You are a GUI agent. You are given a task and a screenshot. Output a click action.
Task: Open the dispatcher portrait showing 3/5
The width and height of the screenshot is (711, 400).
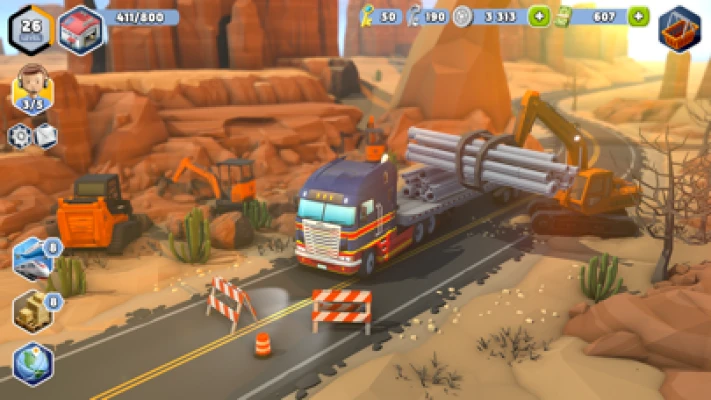coord(32,87)
